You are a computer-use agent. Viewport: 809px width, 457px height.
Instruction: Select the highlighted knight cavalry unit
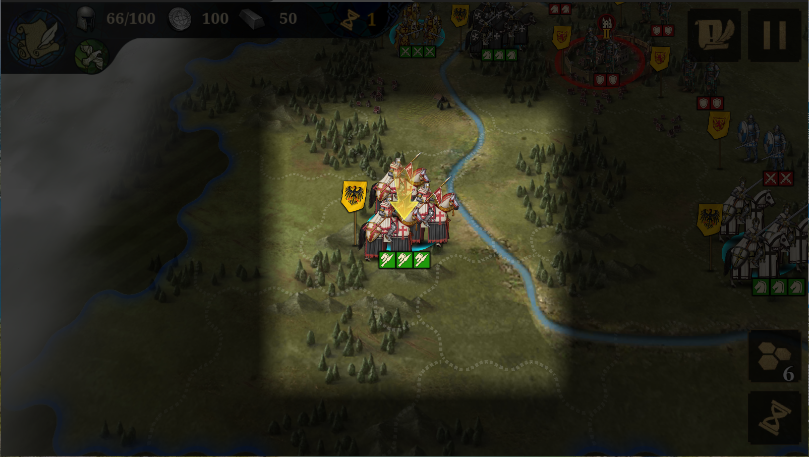point(408,212)
